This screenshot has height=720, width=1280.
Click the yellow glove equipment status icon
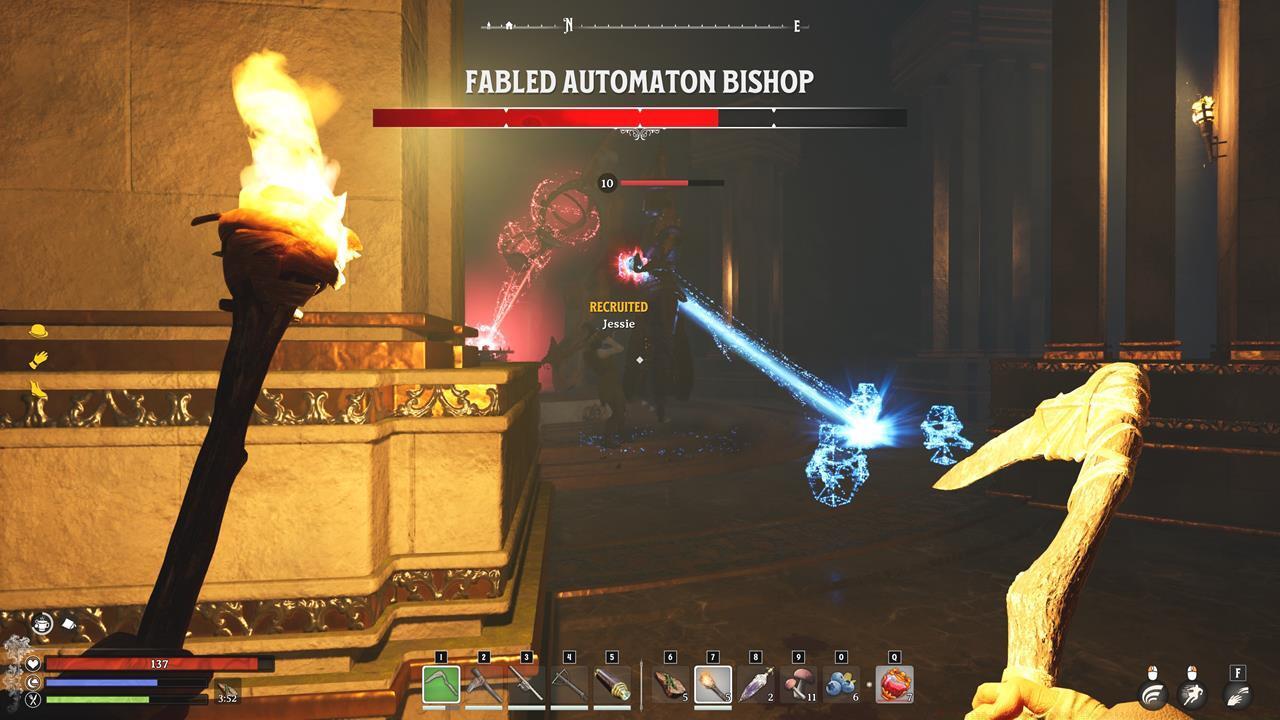pos(39,359)
